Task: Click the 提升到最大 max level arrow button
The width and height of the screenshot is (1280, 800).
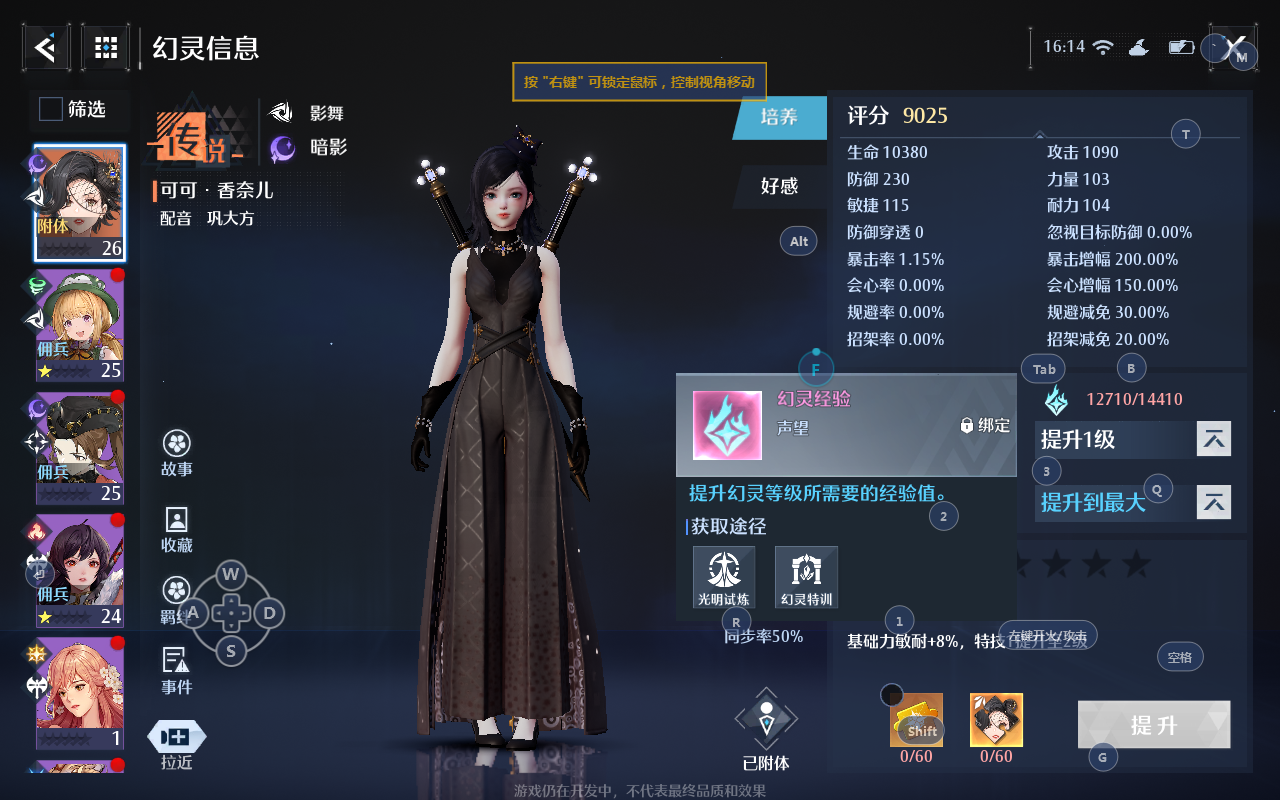Action: pos(1214,502)
